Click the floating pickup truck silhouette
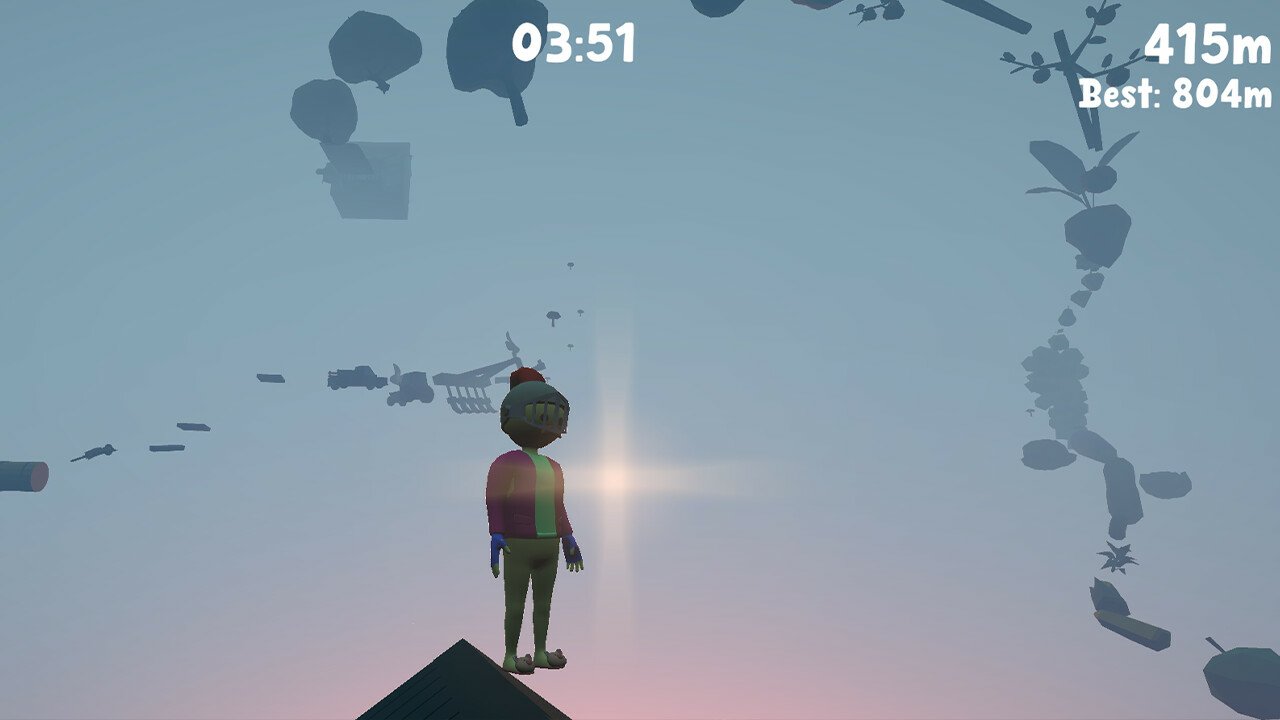Screen dimensions: 1280x720 tap(354, 376)
